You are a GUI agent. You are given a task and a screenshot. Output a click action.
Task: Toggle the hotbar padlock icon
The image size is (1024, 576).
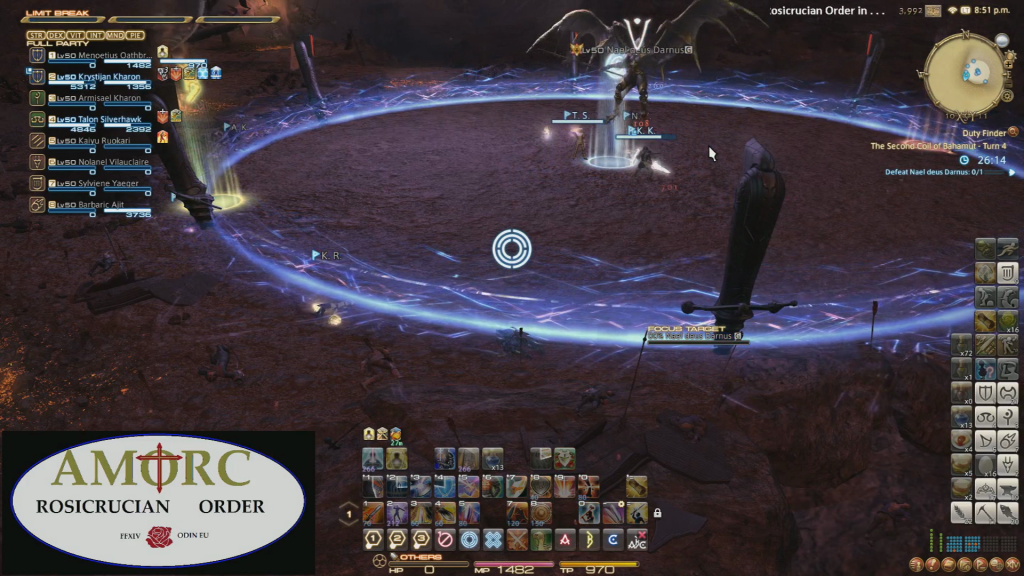click(x=657, y=513)
